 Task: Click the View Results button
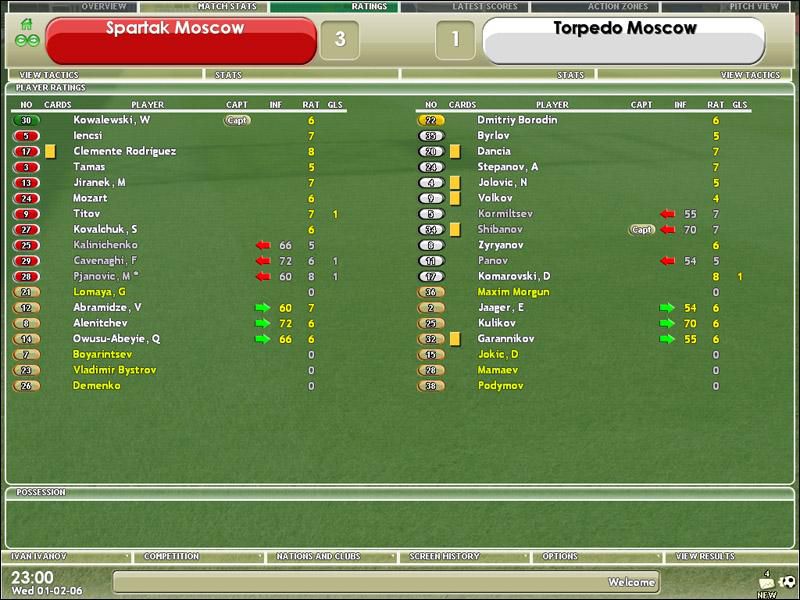pyautogui.click(x=705, y=557)
